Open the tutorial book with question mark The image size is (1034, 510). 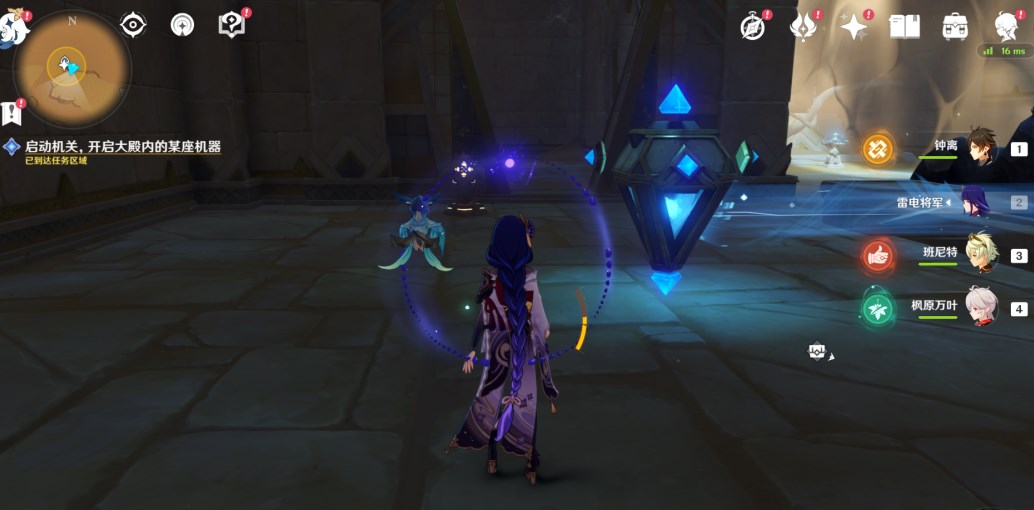(x=231, y=25)
